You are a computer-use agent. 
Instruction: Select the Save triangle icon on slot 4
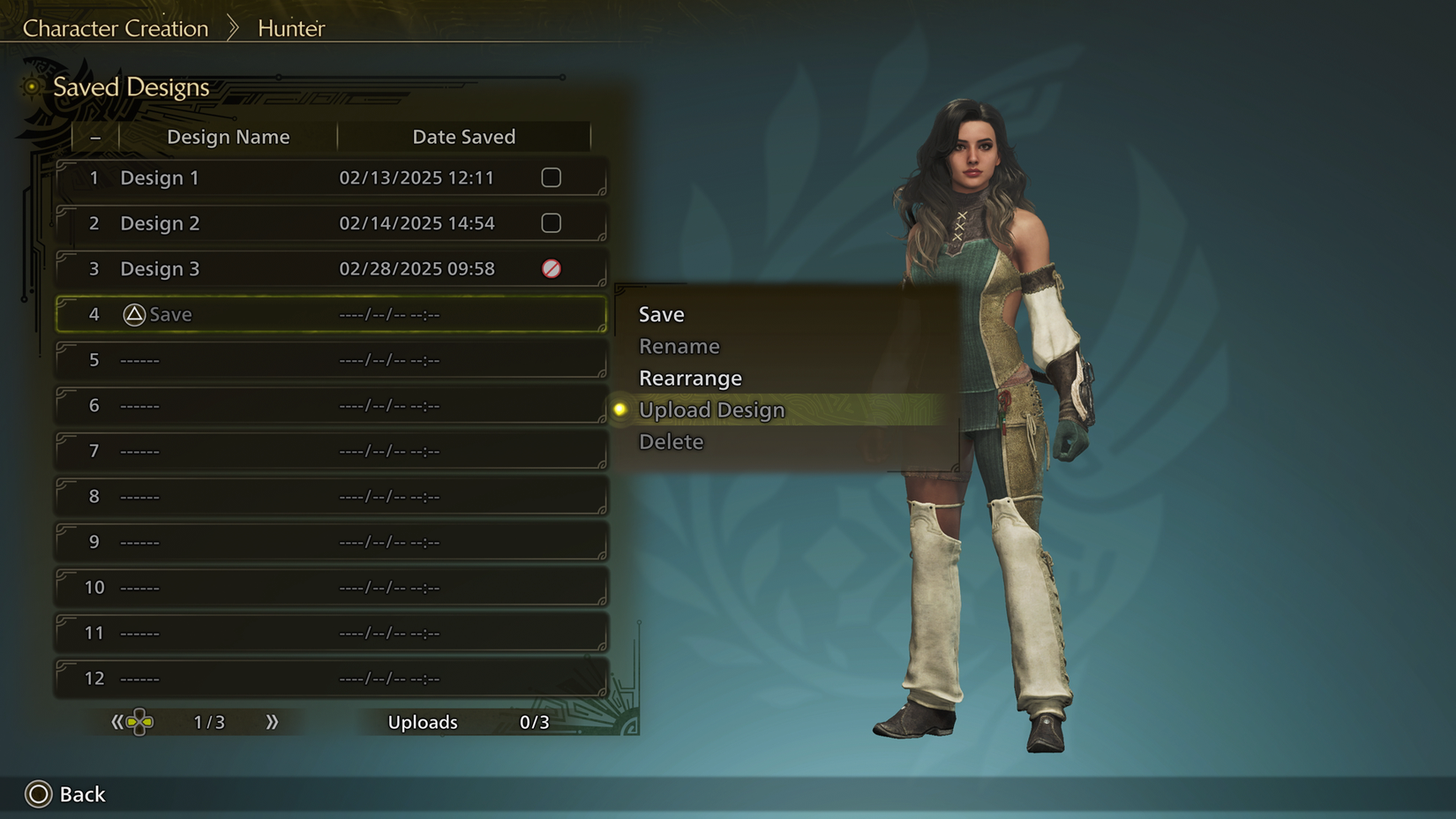[x=134, y=314]
